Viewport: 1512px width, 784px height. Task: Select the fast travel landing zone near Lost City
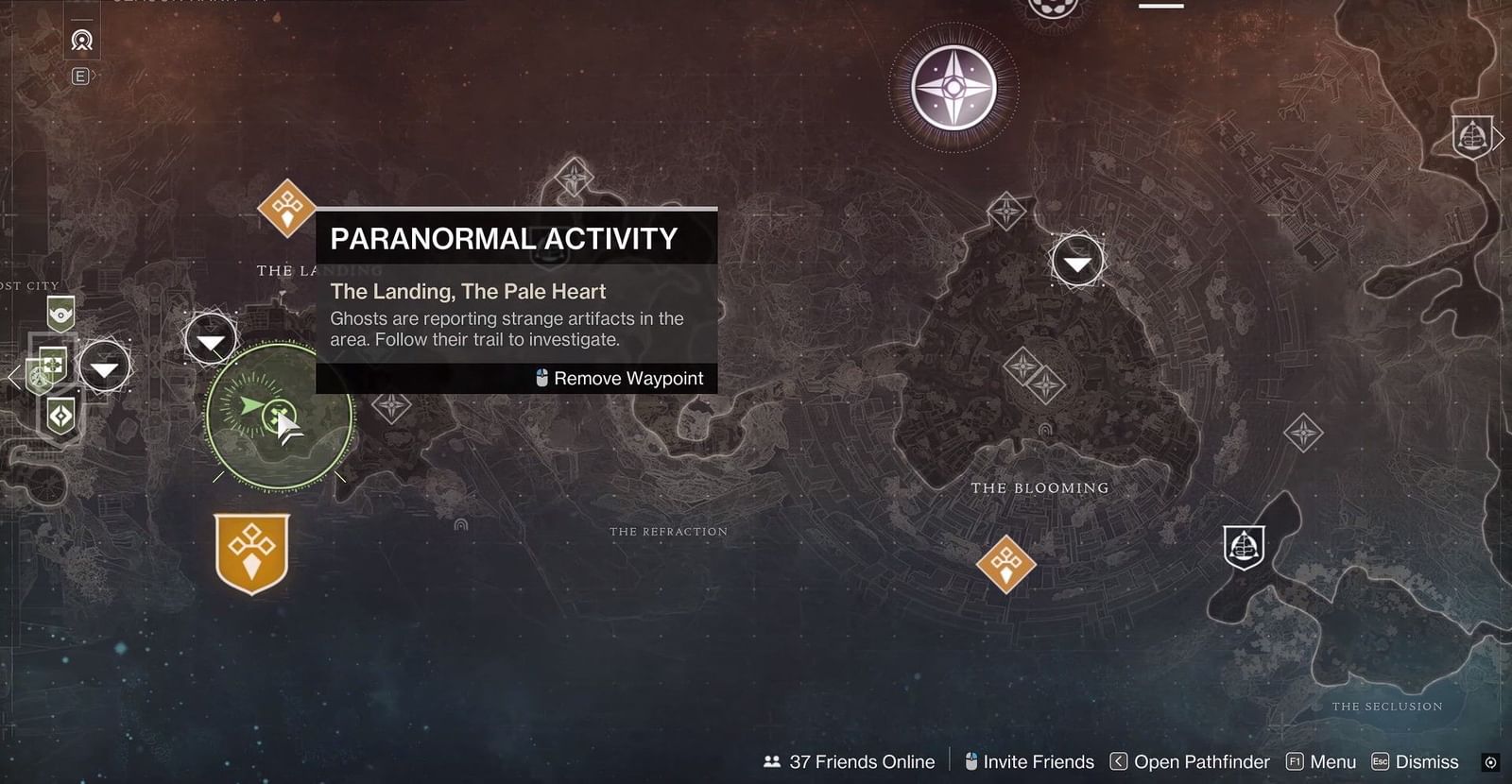[105, 370]
